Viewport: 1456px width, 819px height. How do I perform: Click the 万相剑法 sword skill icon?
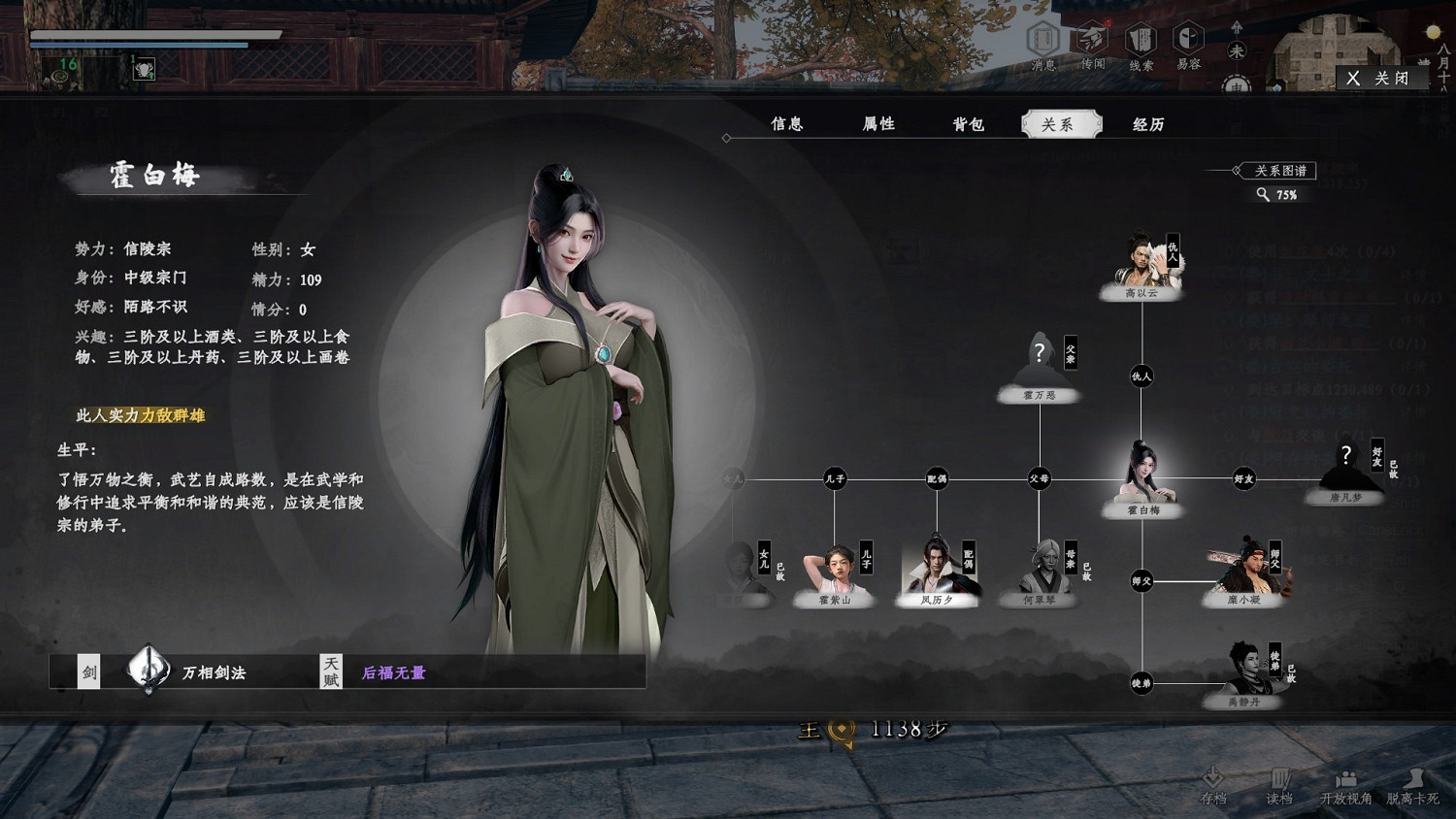click(149, 670)
